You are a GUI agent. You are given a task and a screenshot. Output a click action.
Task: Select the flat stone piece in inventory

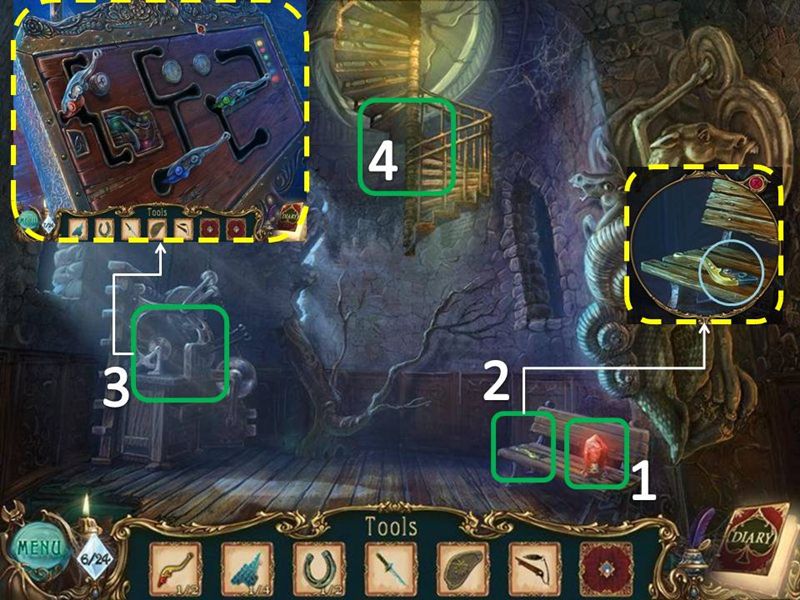click(x=463, y=570)
